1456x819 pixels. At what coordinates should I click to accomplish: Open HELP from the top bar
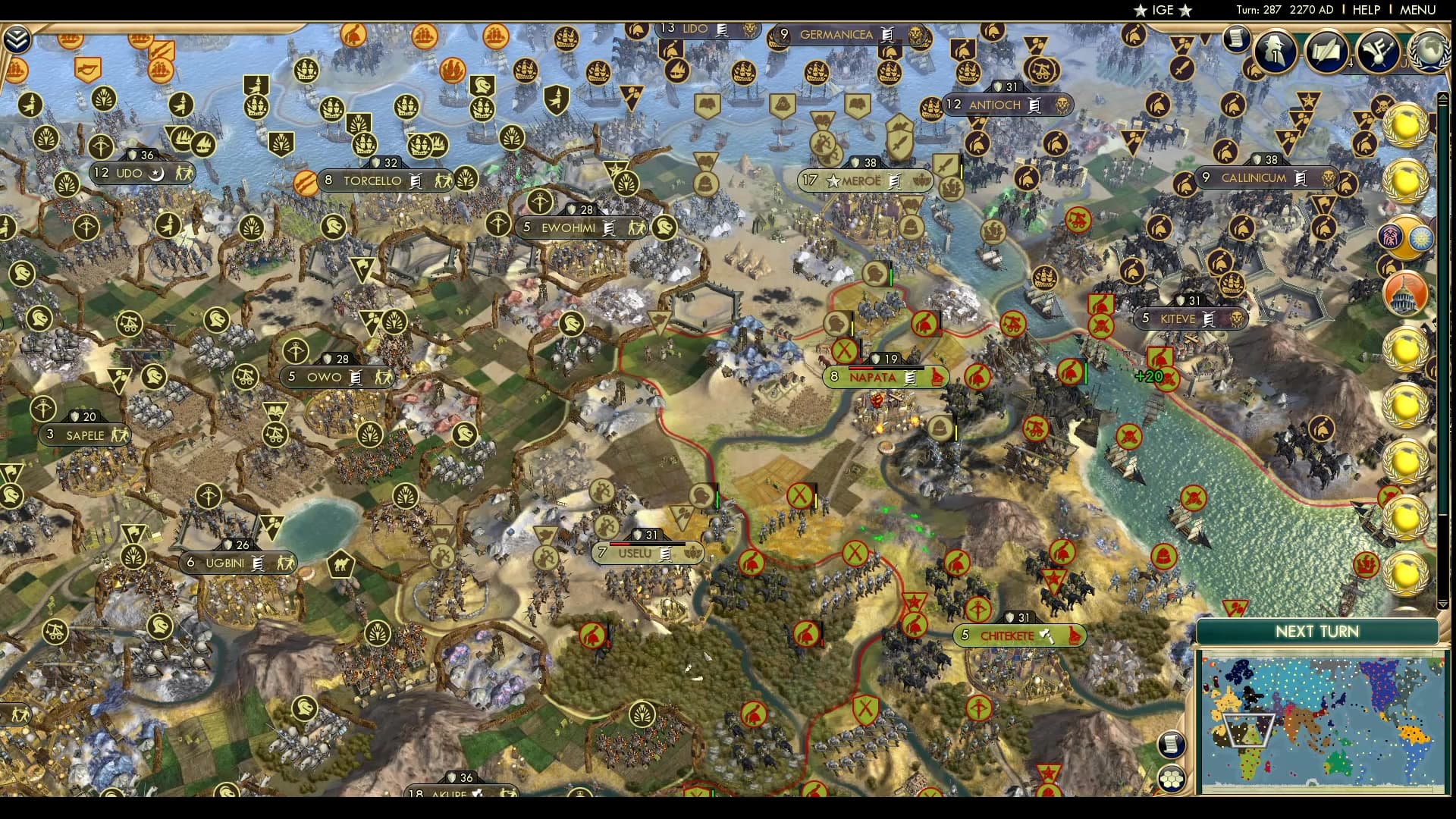click(x=1365, y=10)
